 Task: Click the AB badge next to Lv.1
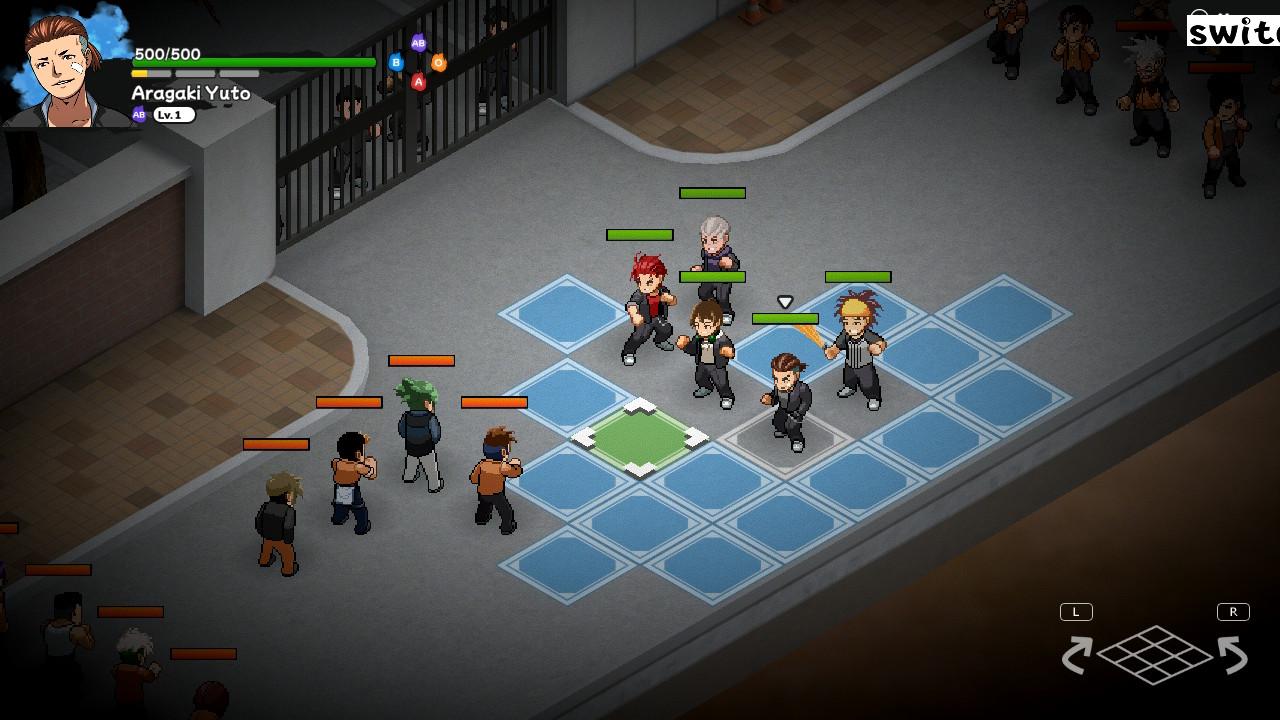(137, 114)
